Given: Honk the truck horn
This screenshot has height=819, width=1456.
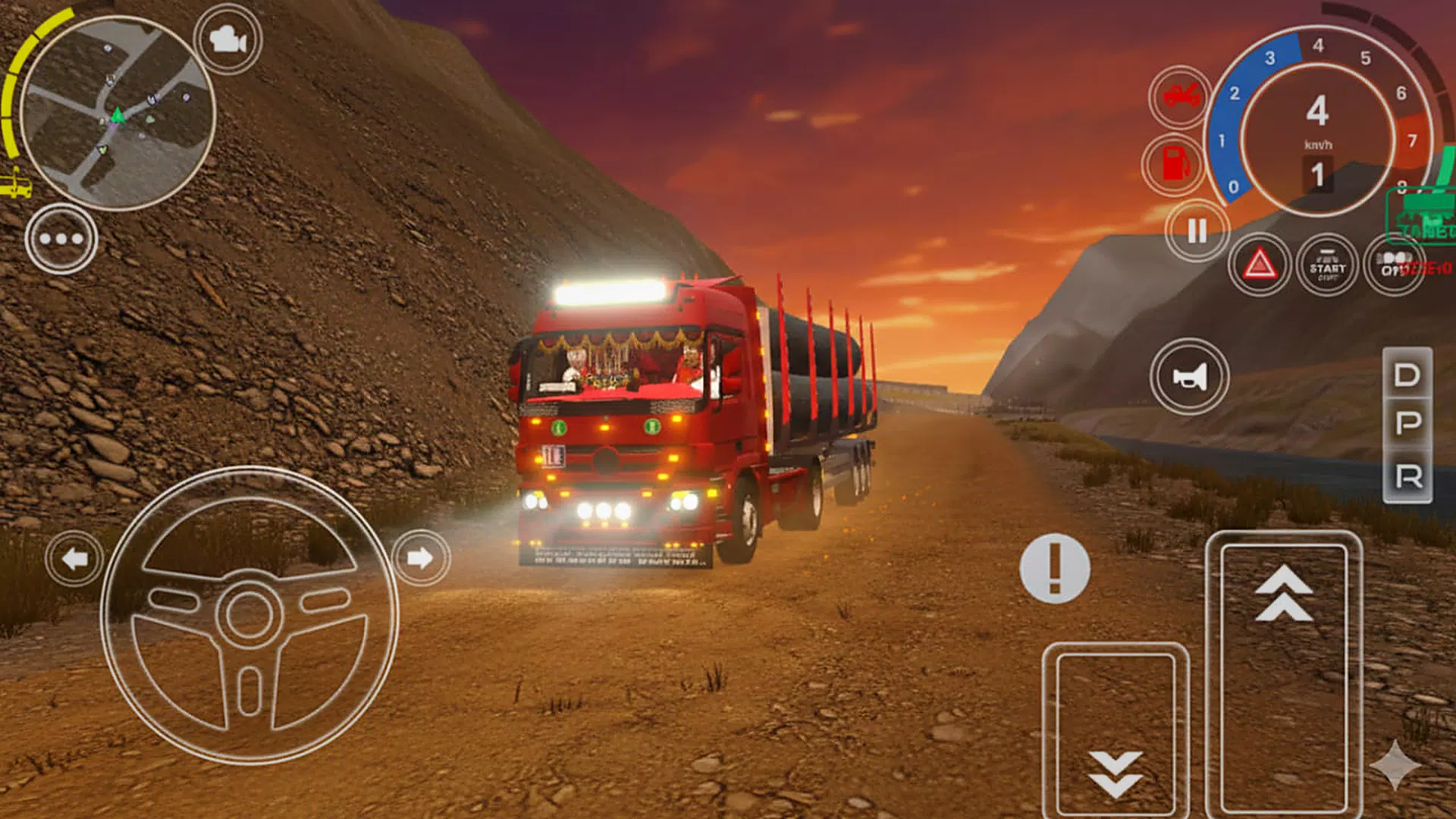Looking at the screenshot, I should (1189, 376).
